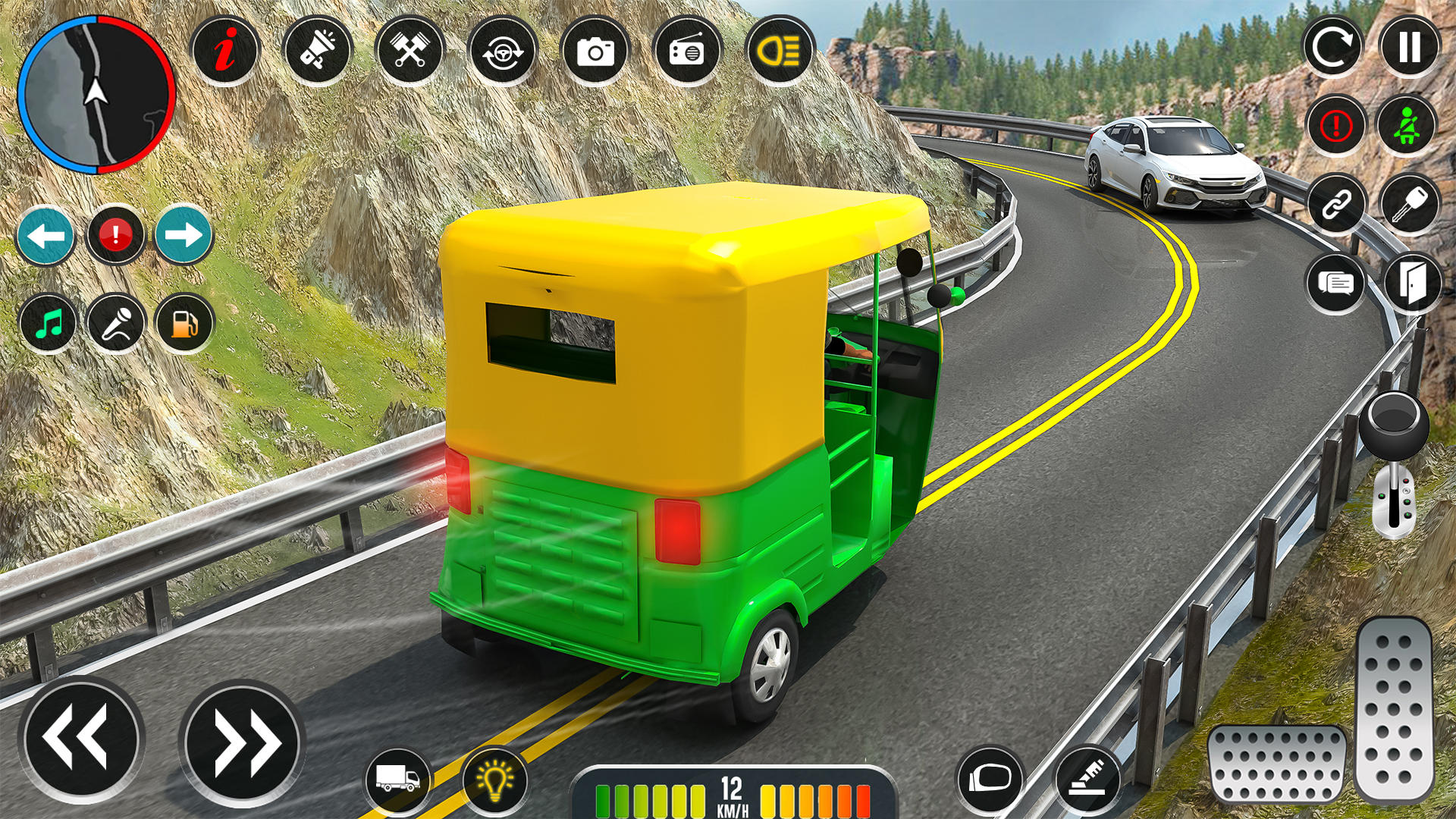This screenshot has width=1456, height=819.
Task: Tap the key ignition icon
Action: (x=1409, y=205)
